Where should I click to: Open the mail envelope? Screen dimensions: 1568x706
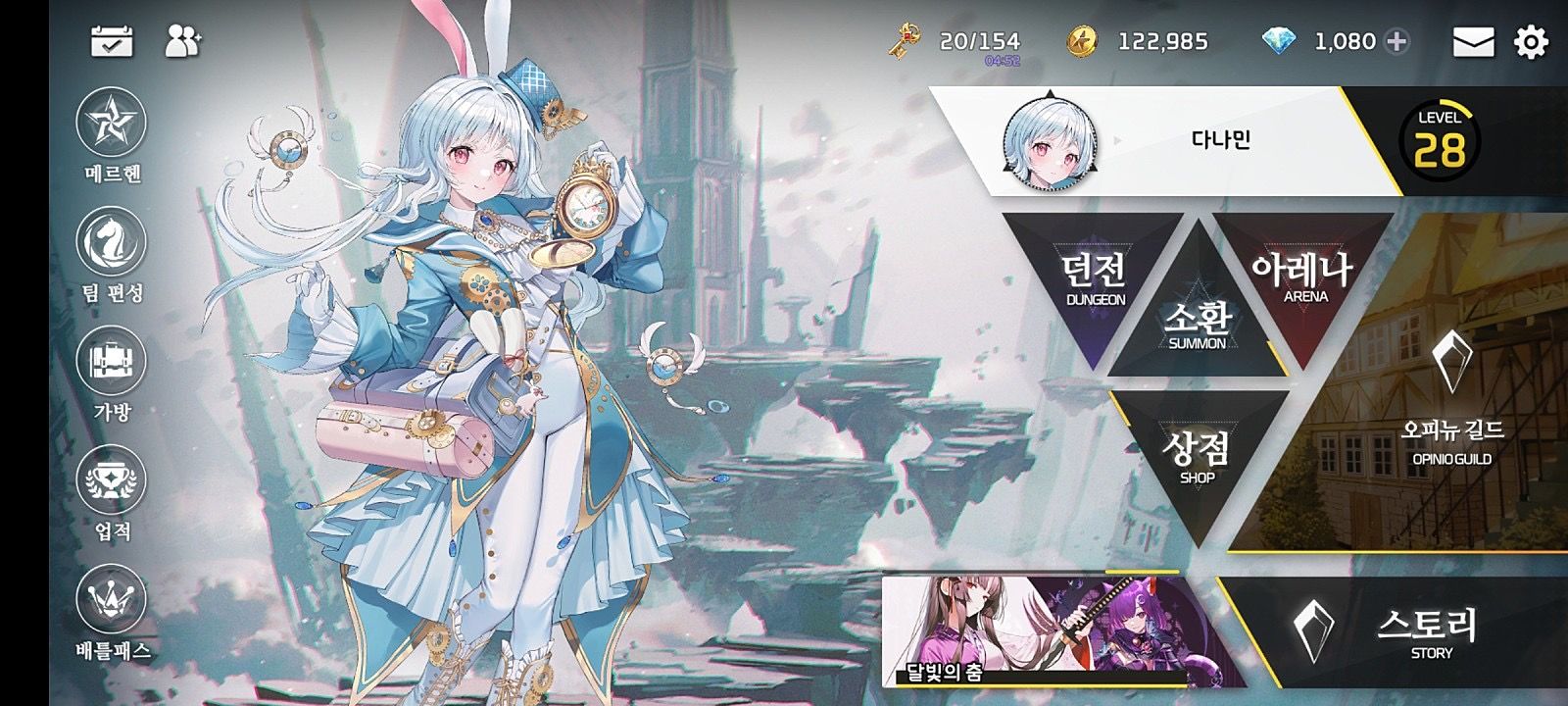coord(1473,42)
